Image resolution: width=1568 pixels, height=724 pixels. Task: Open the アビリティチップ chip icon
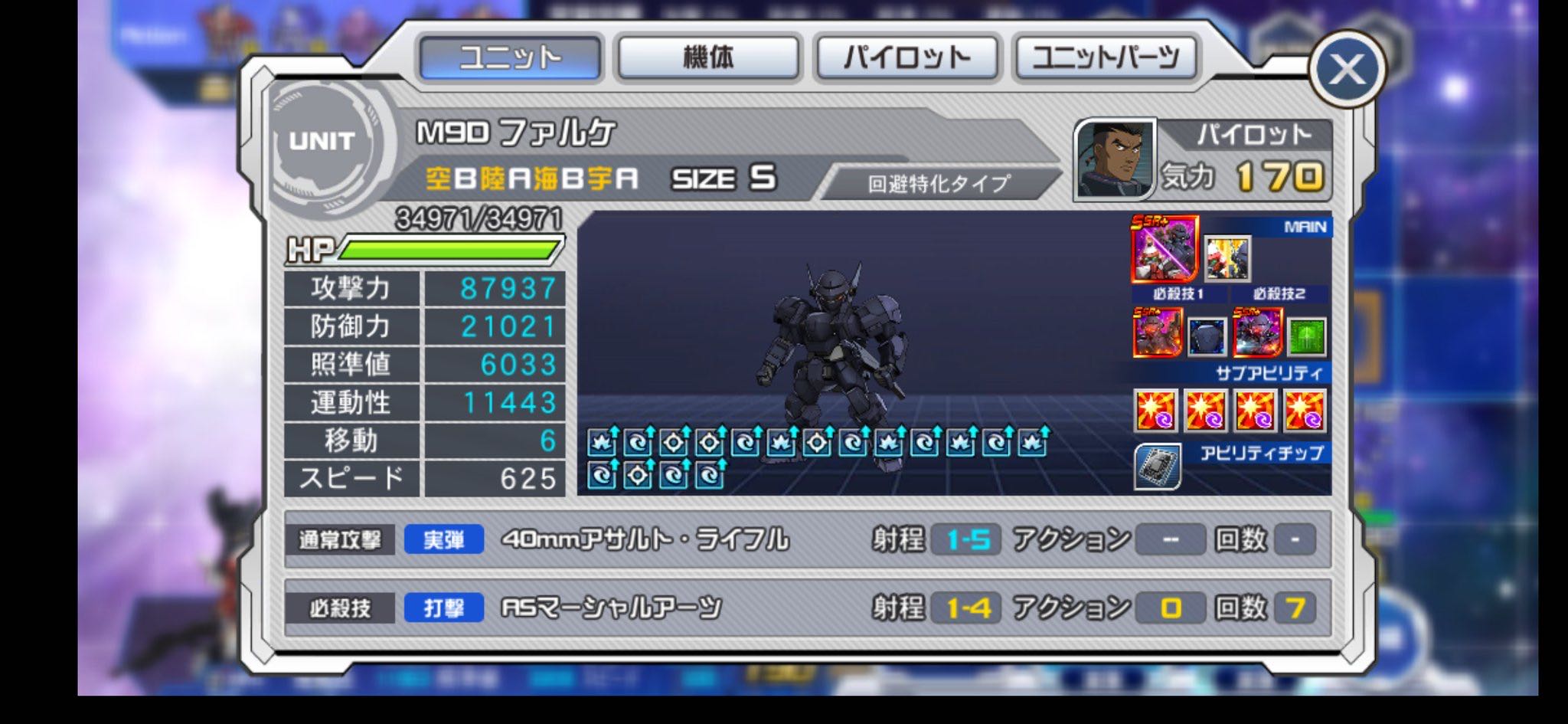tap(1157, 467)
